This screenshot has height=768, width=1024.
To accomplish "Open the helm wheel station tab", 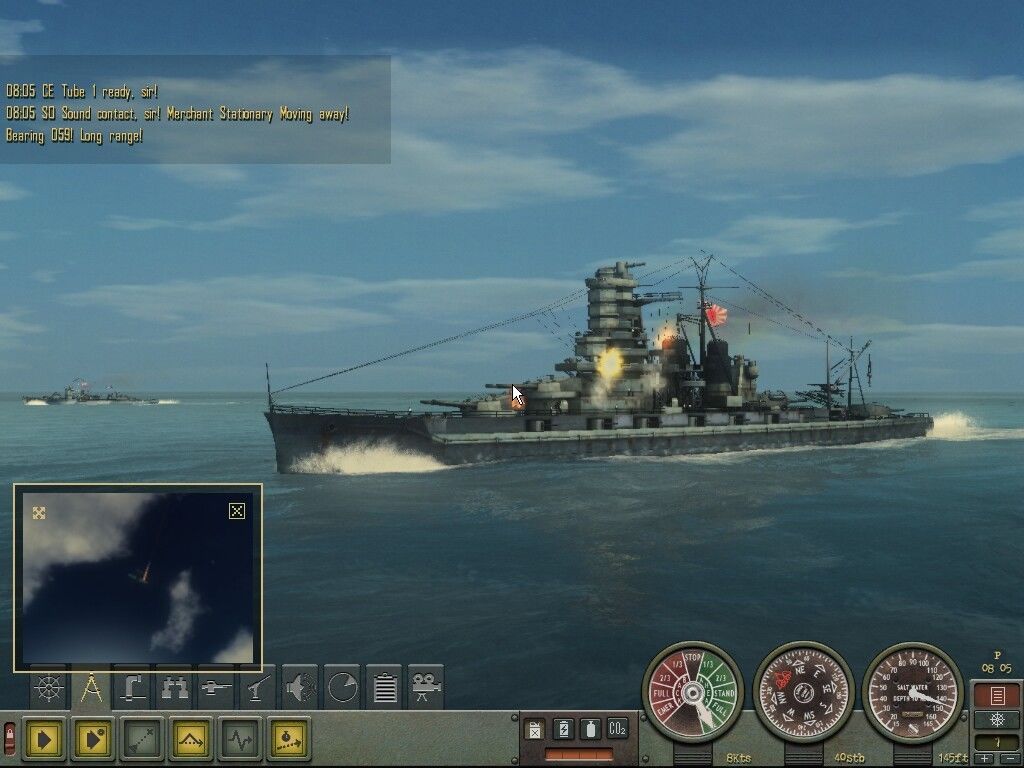I will 48,688.
